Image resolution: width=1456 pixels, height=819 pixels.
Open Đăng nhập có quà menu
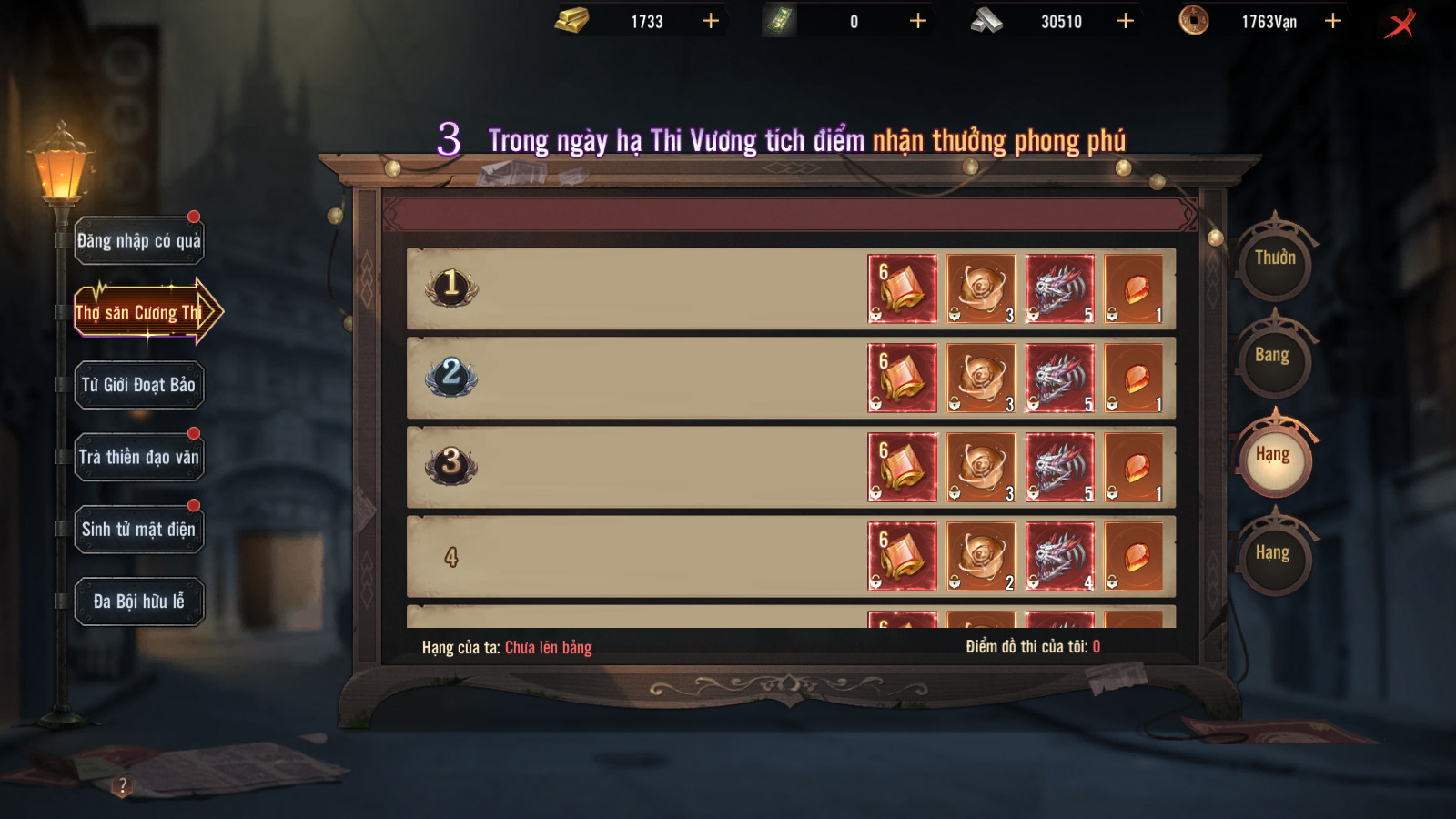(x=138, y=241)
